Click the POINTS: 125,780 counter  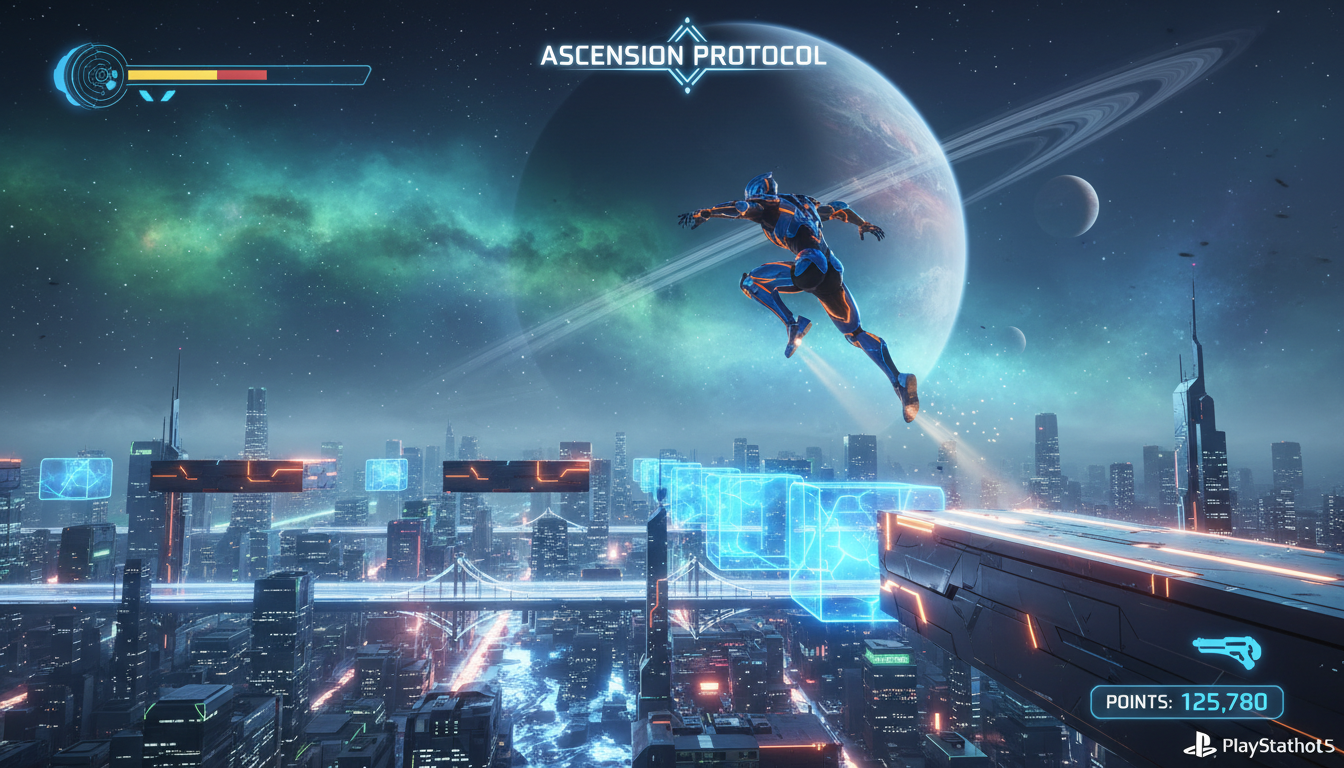(1186, 701)
